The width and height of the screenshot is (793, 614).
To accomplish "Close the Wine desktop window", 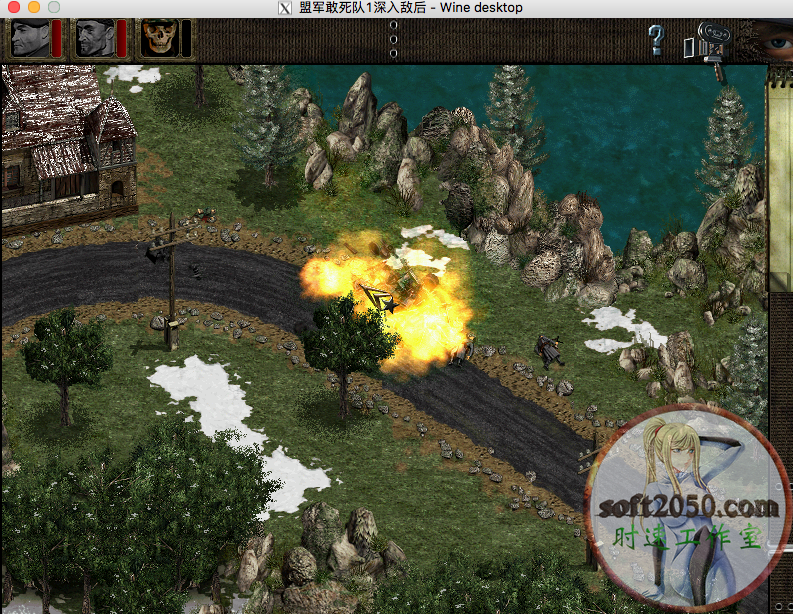I will 11,8.
